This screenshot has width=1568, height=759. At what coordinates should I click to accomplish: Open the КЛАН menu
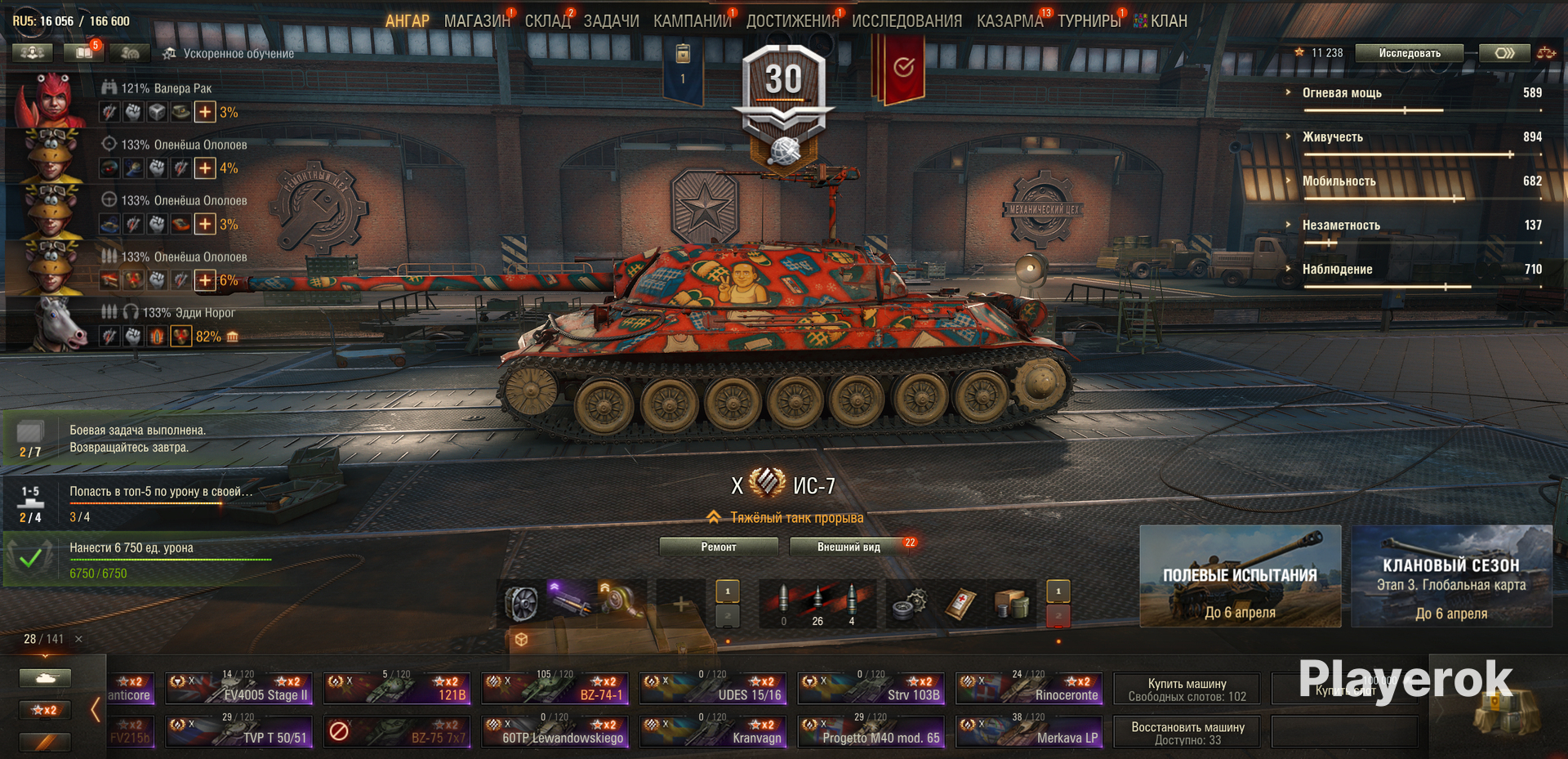pyautogui.click(x=1168, y=21)
